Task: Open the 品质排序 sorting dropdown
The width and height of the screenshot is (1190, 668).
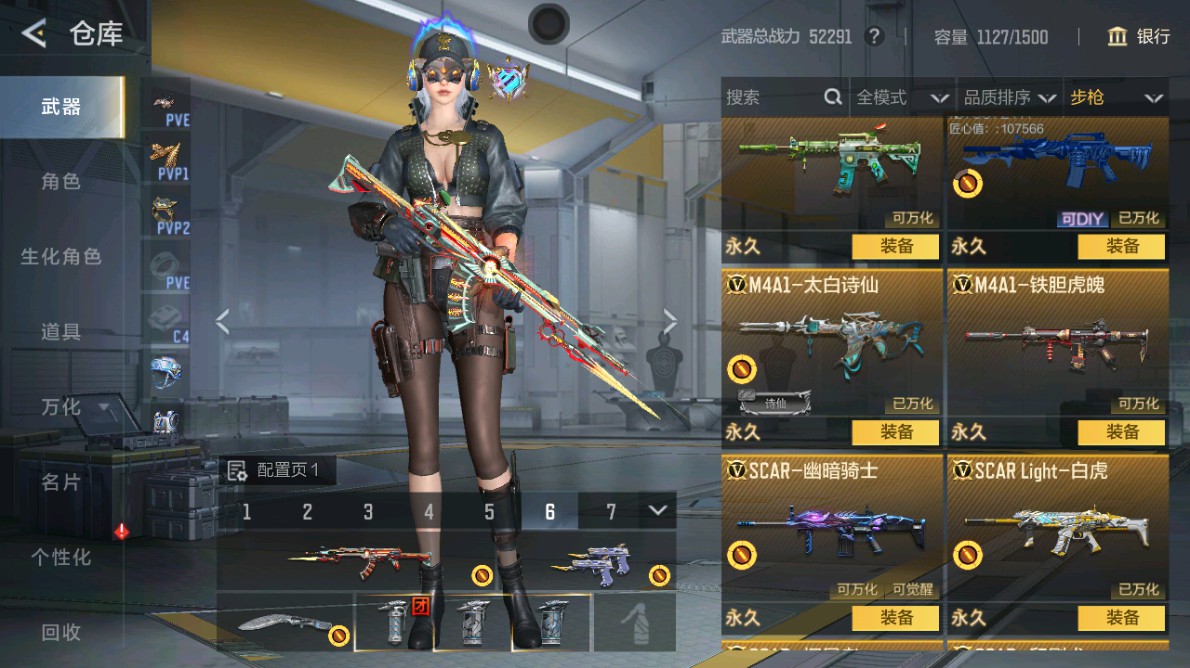Action: 1008,97
